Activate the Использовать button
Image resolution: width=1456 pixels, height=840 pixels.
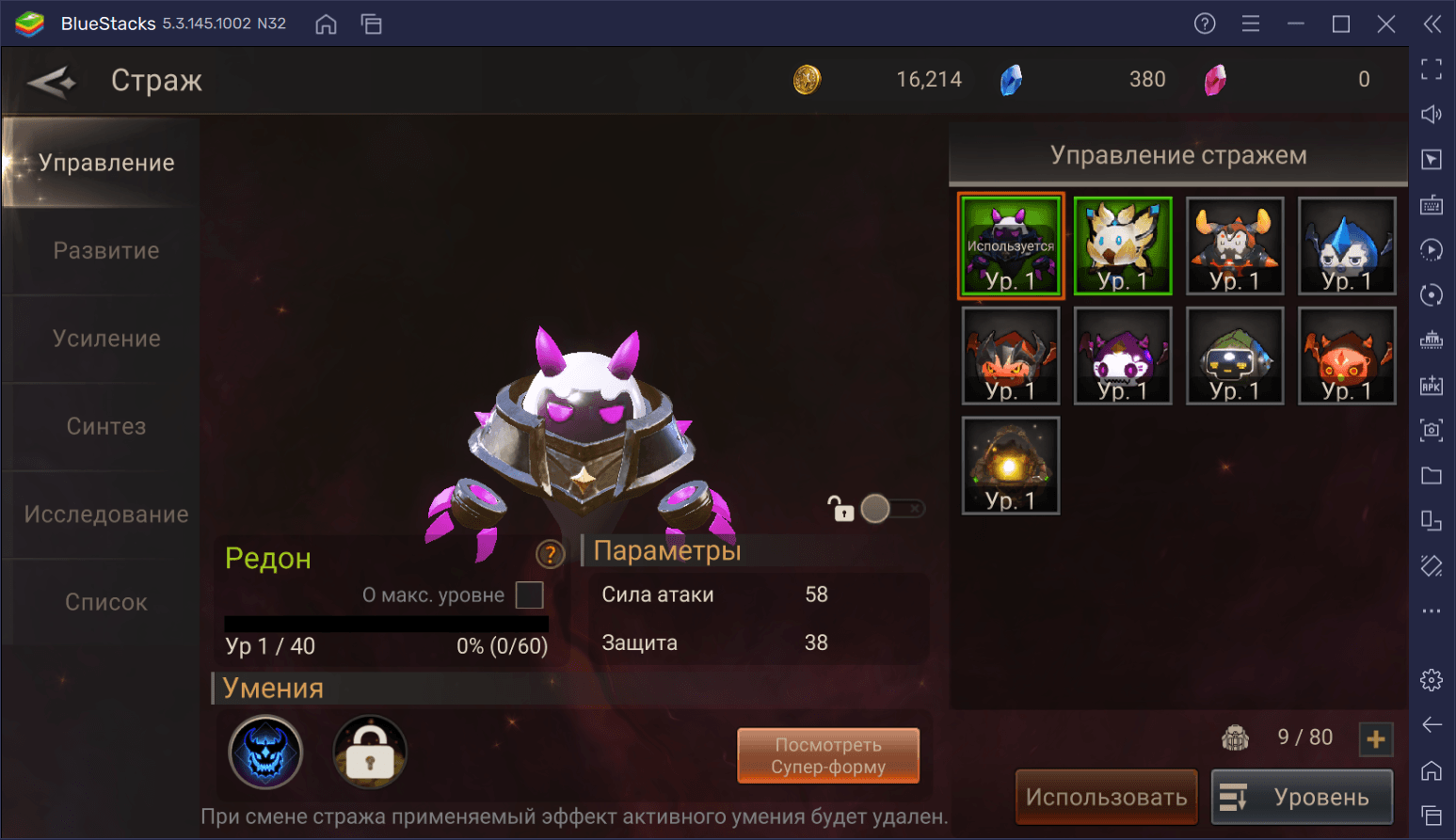tap(1106, 797)
